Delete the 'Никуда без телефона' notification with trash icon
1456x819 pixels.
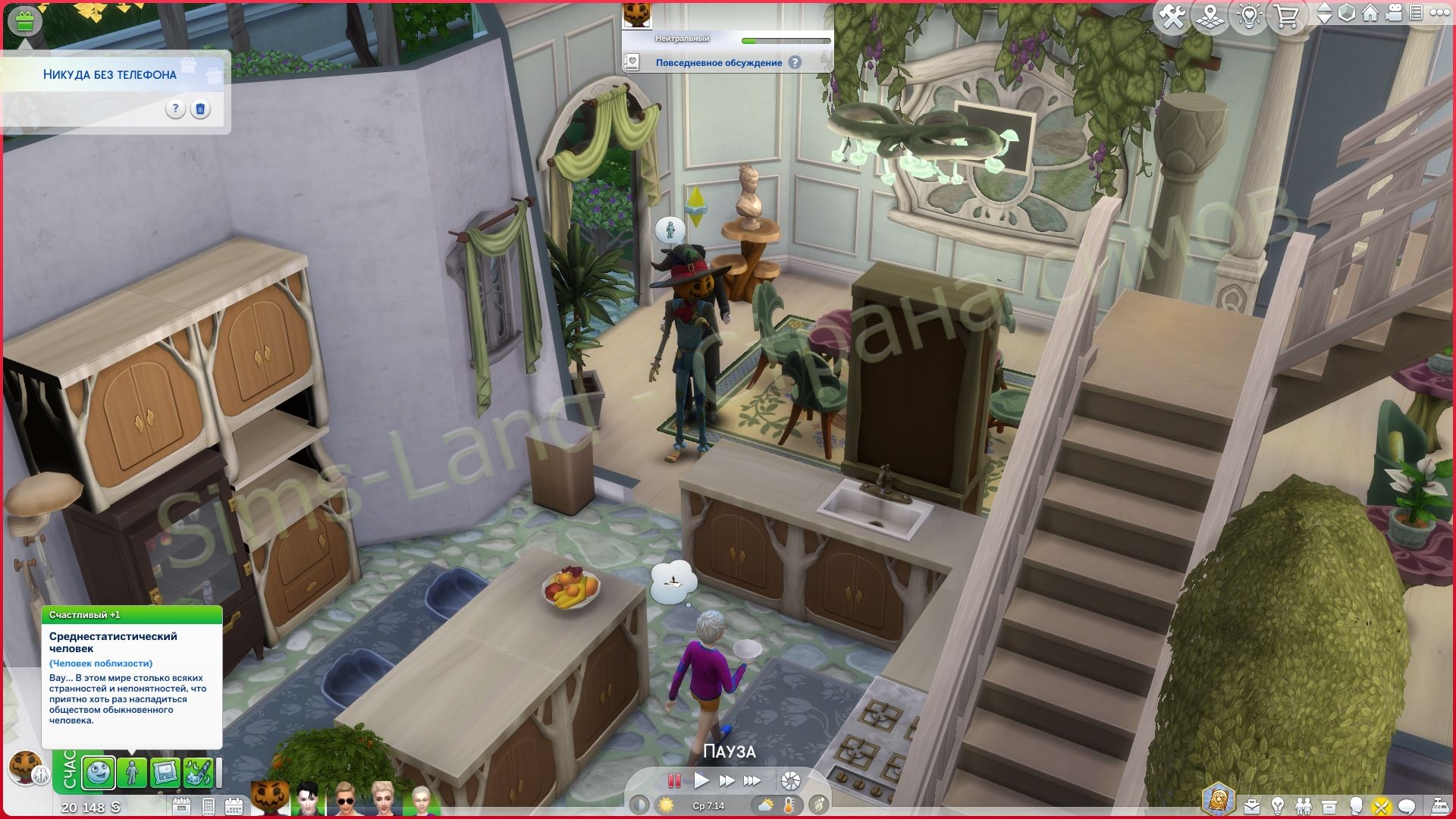tap(200, 109)
